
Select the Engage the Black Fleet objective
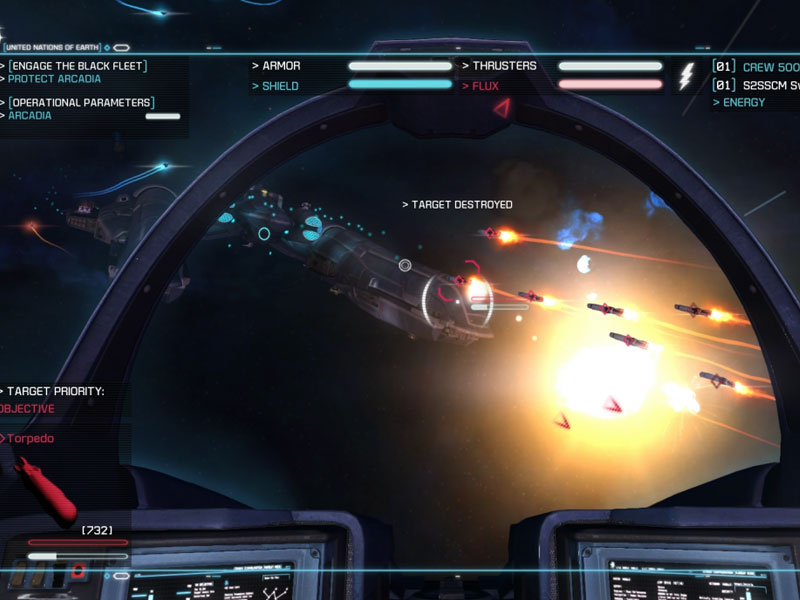tap(78, 66)
